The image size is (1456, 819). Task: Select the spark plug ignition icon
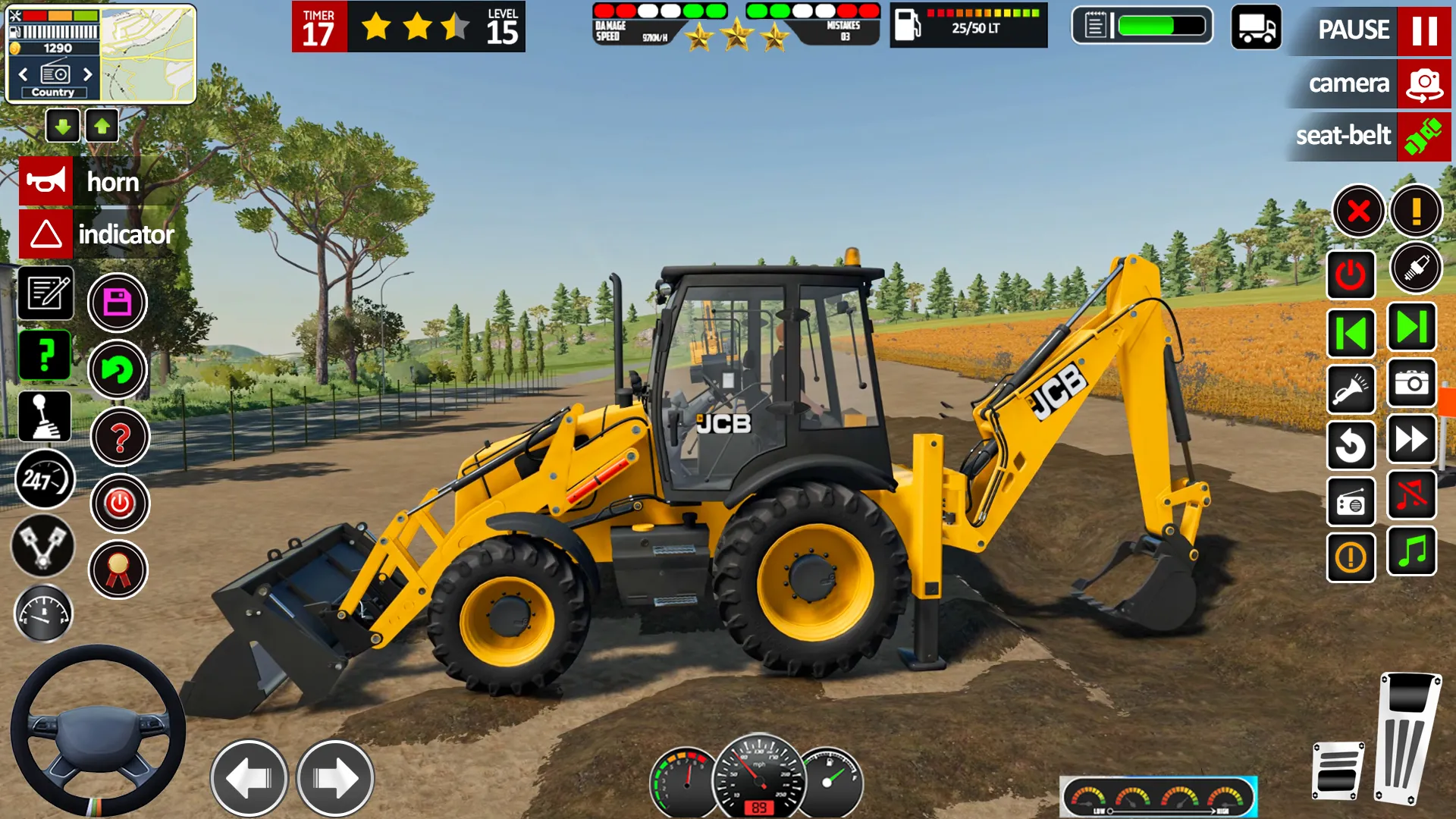point(1415,268)
